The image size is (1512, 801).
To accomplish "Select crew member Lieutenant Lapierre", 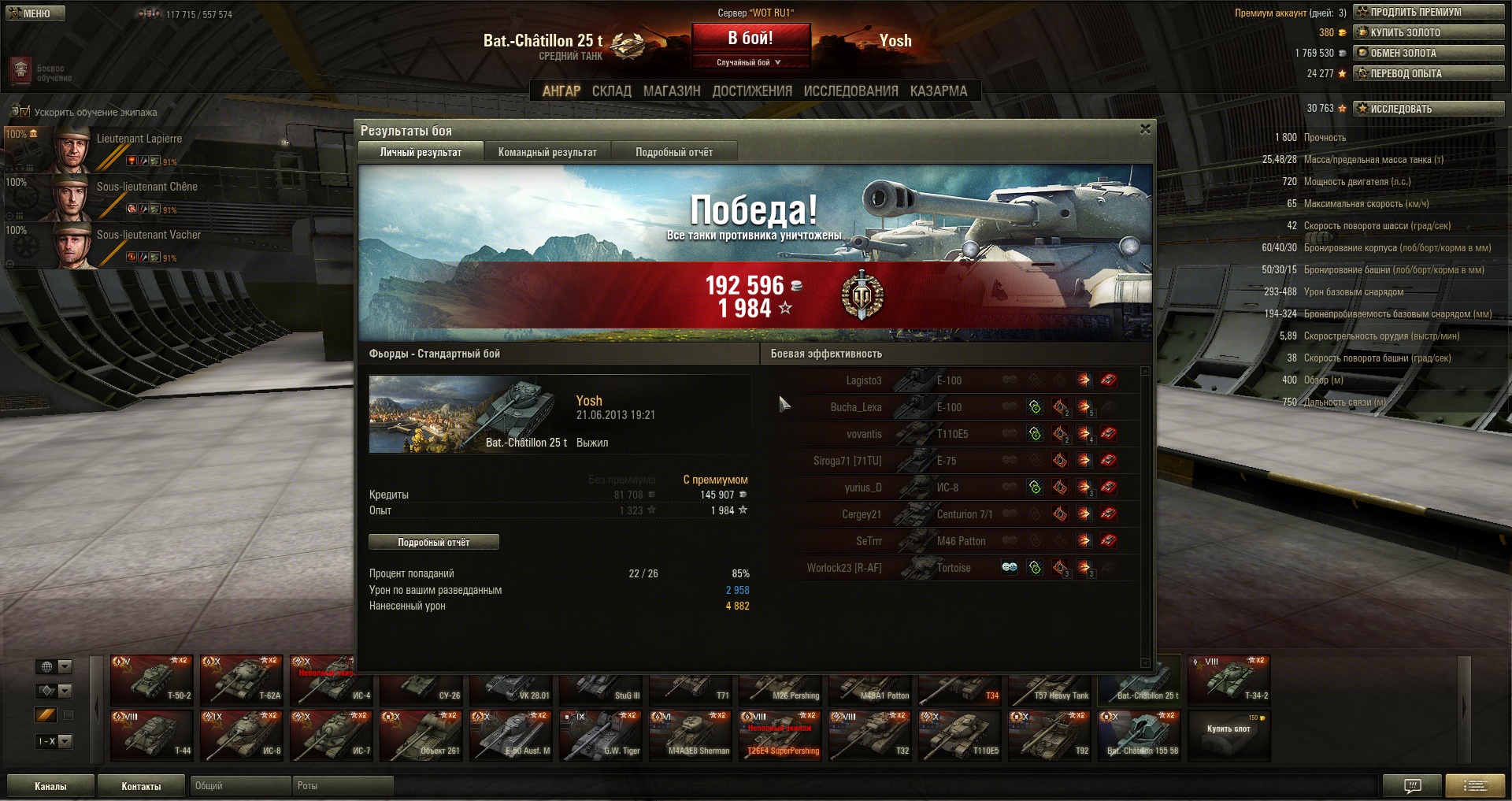I will (x=118, y=148).
